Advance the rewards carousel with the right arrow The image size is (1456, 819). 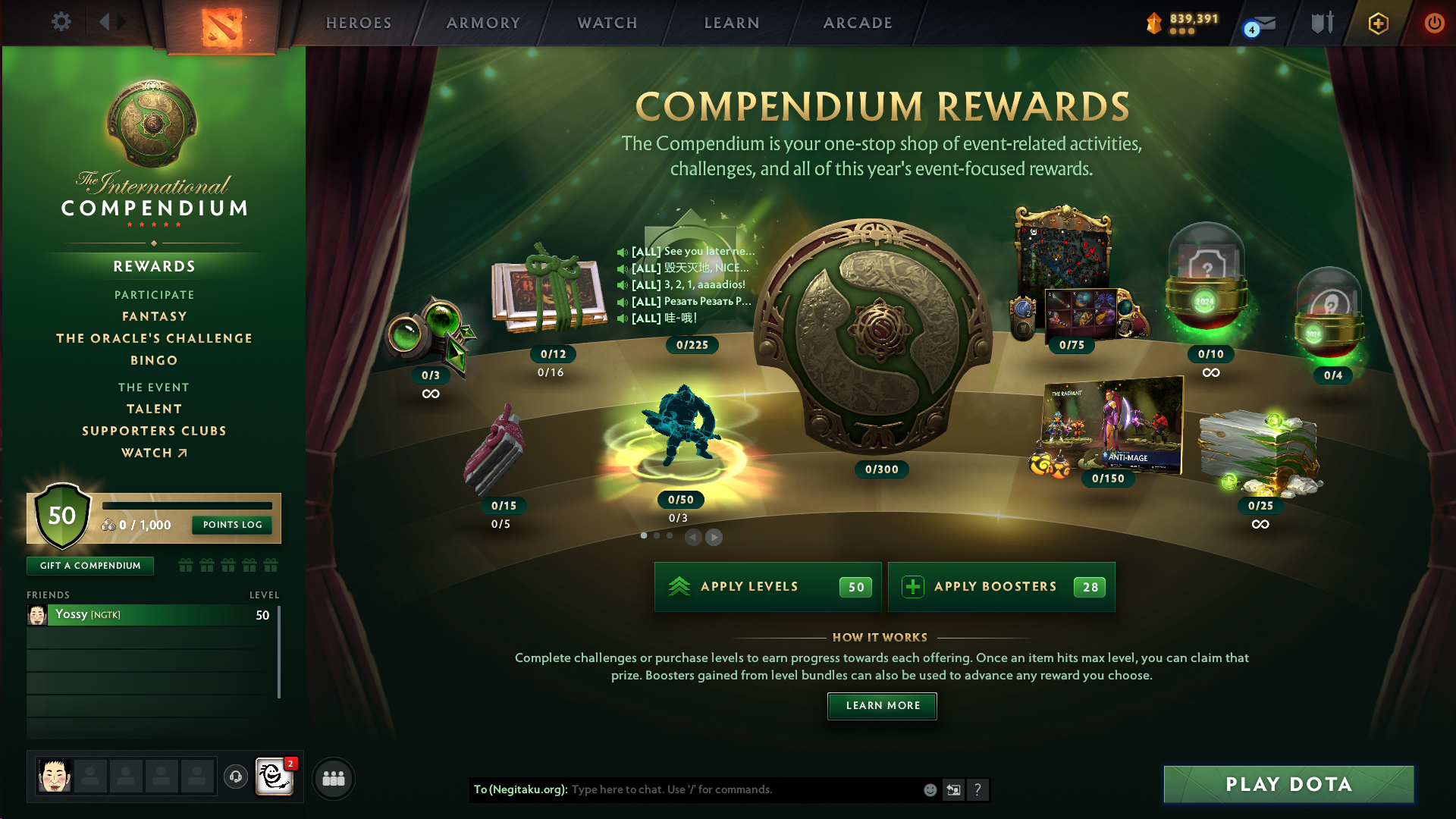coord(714,537)
